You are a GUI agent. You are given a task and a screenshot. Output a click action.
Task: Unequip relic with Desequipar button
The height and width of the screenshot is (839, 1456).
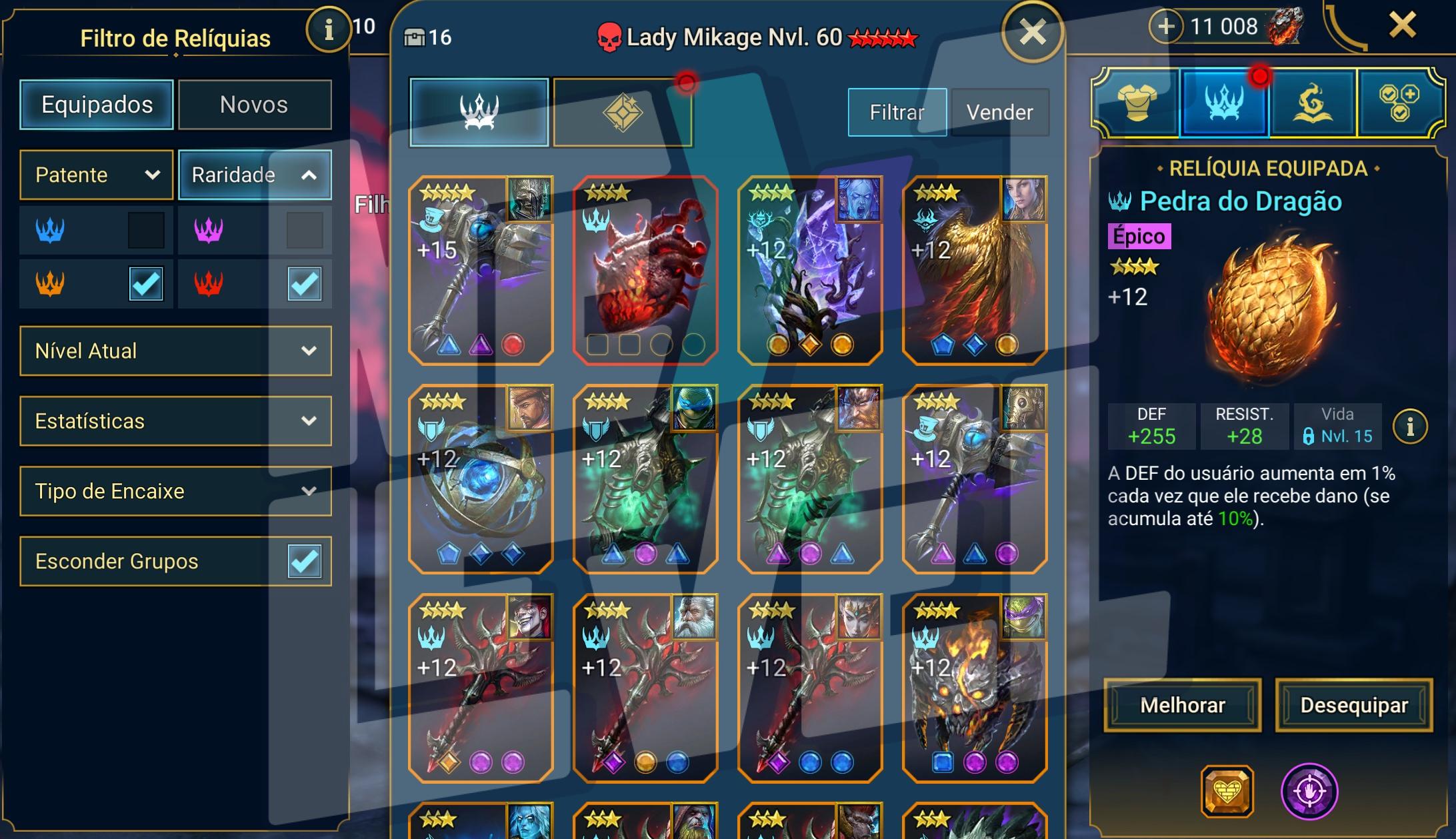point(1353,705)
